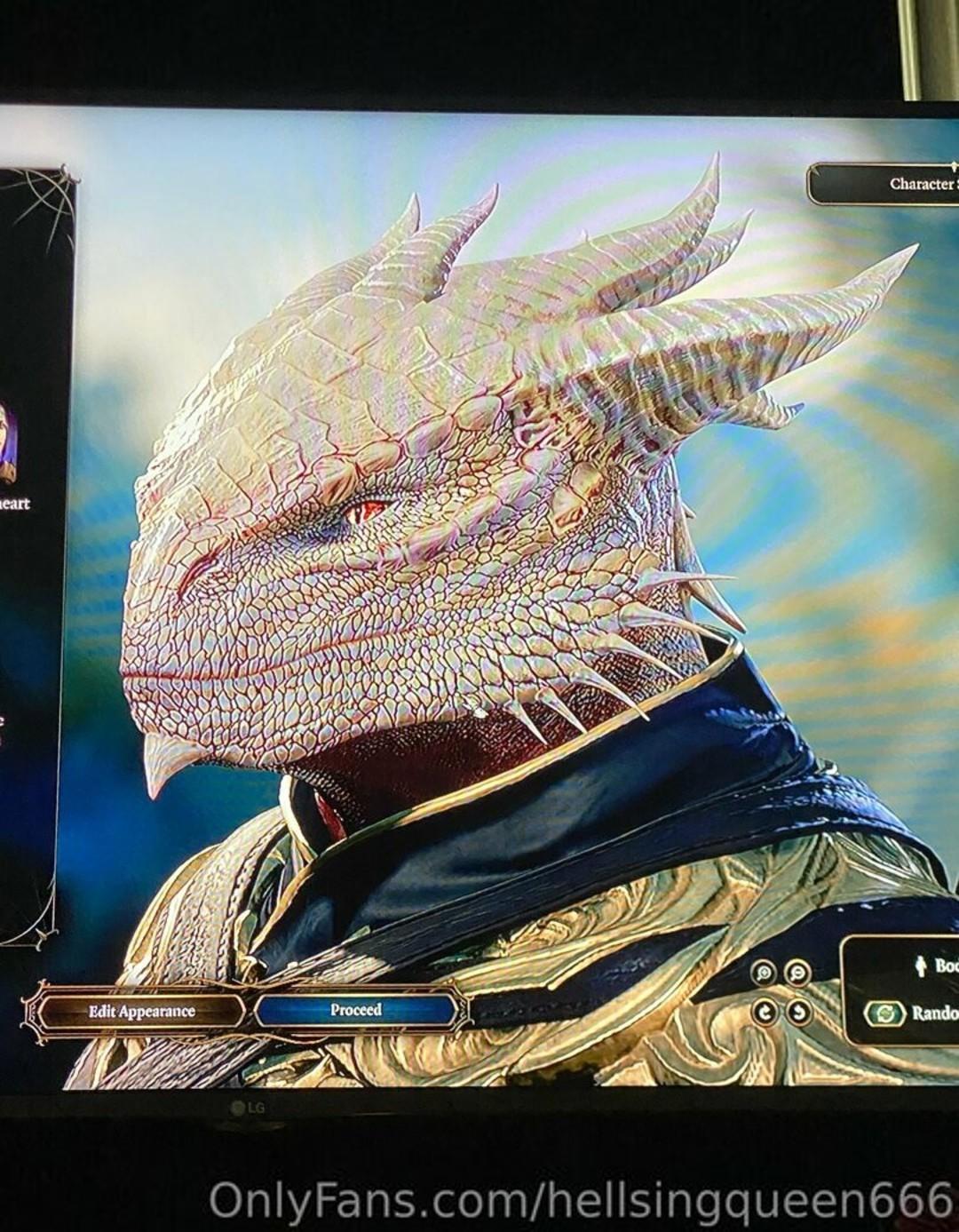The image size is (959, 1232).
Task: Toggle the Body view option
Action: [x=931, y=966]
